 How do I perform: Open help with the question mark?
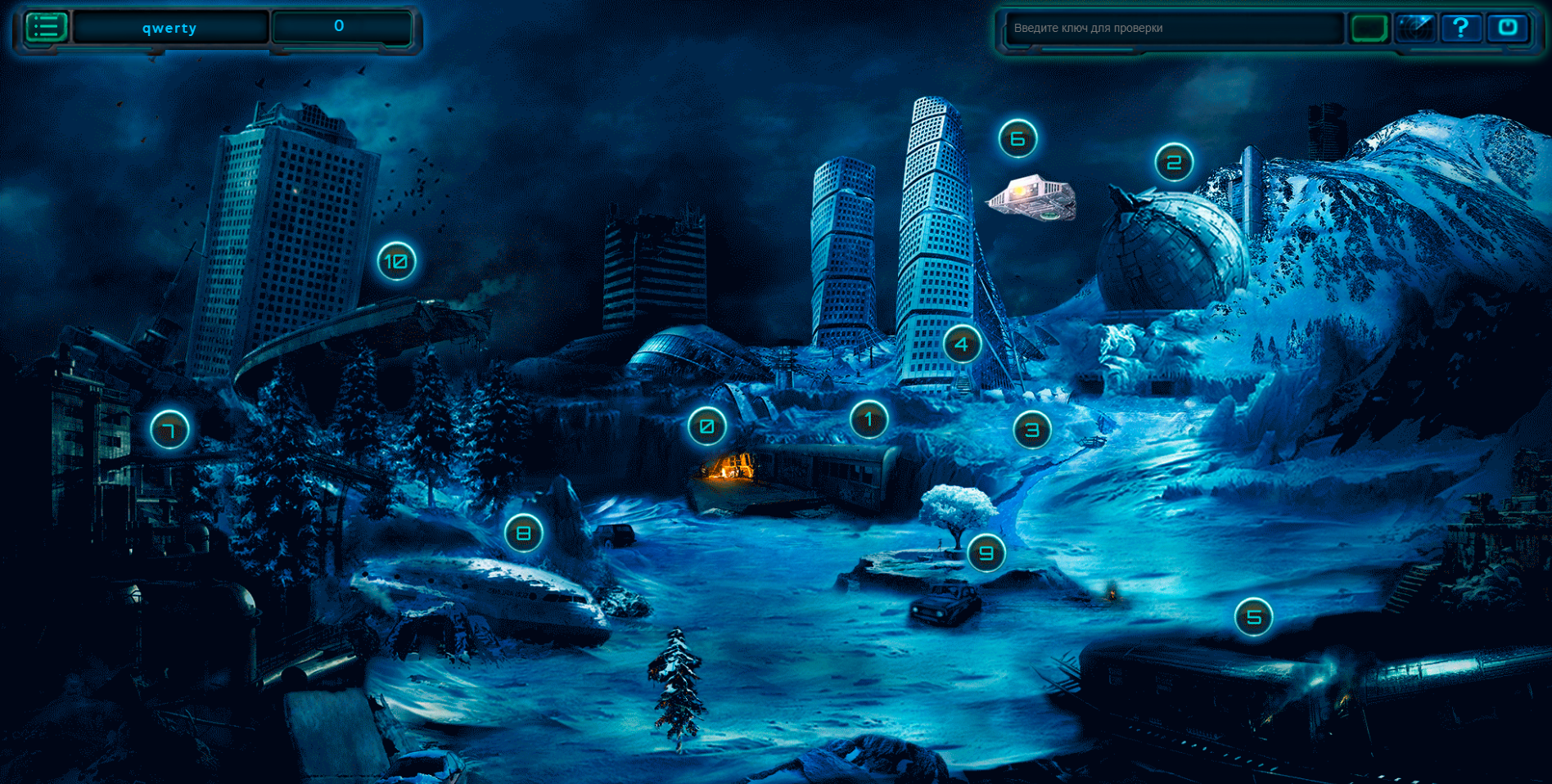pyautogui.click(x=1460, y=28)
